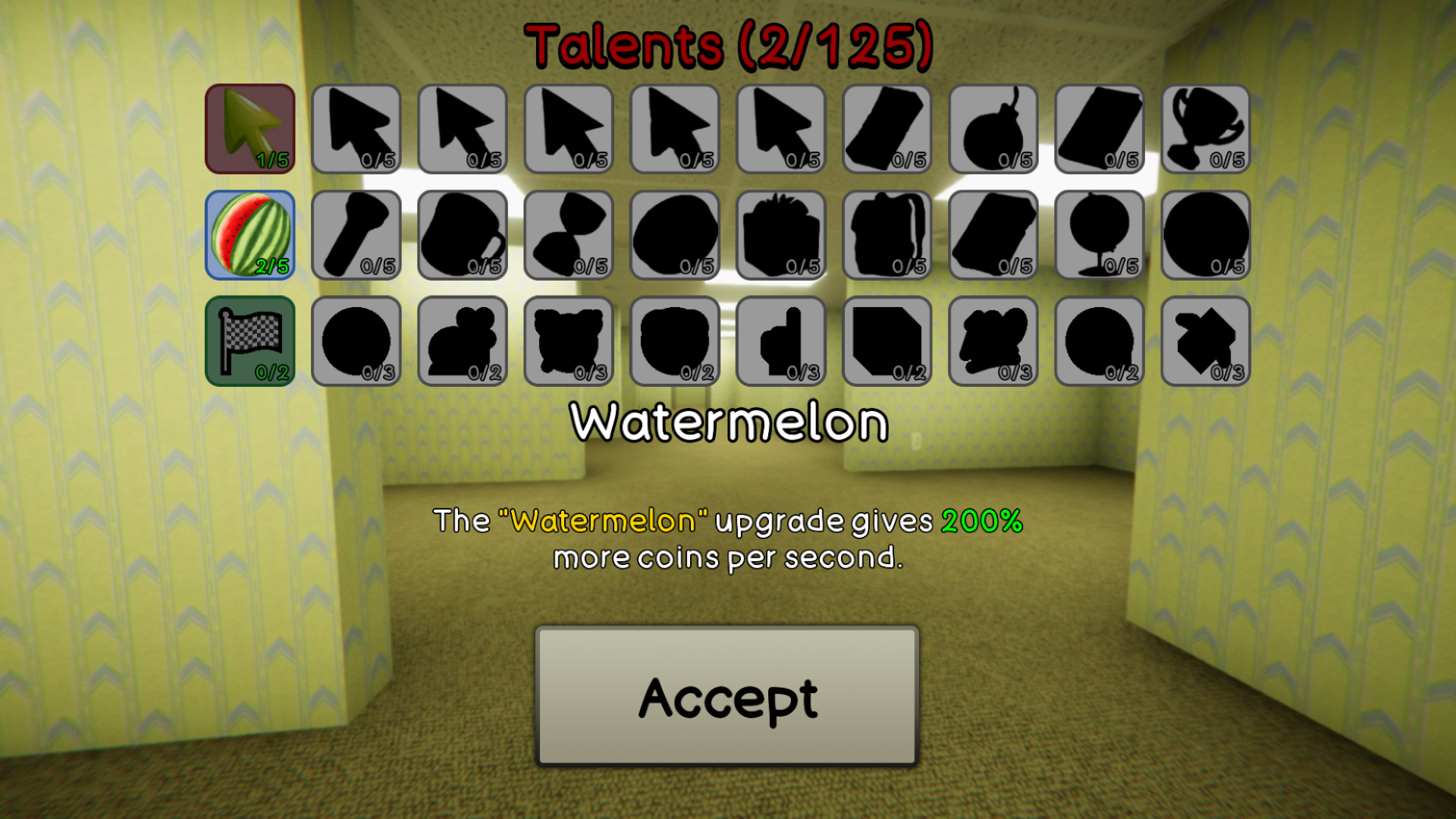Click the gift box silhouette talent
The height and width of the screenshot is (819, 1456).
pos(780,234)
